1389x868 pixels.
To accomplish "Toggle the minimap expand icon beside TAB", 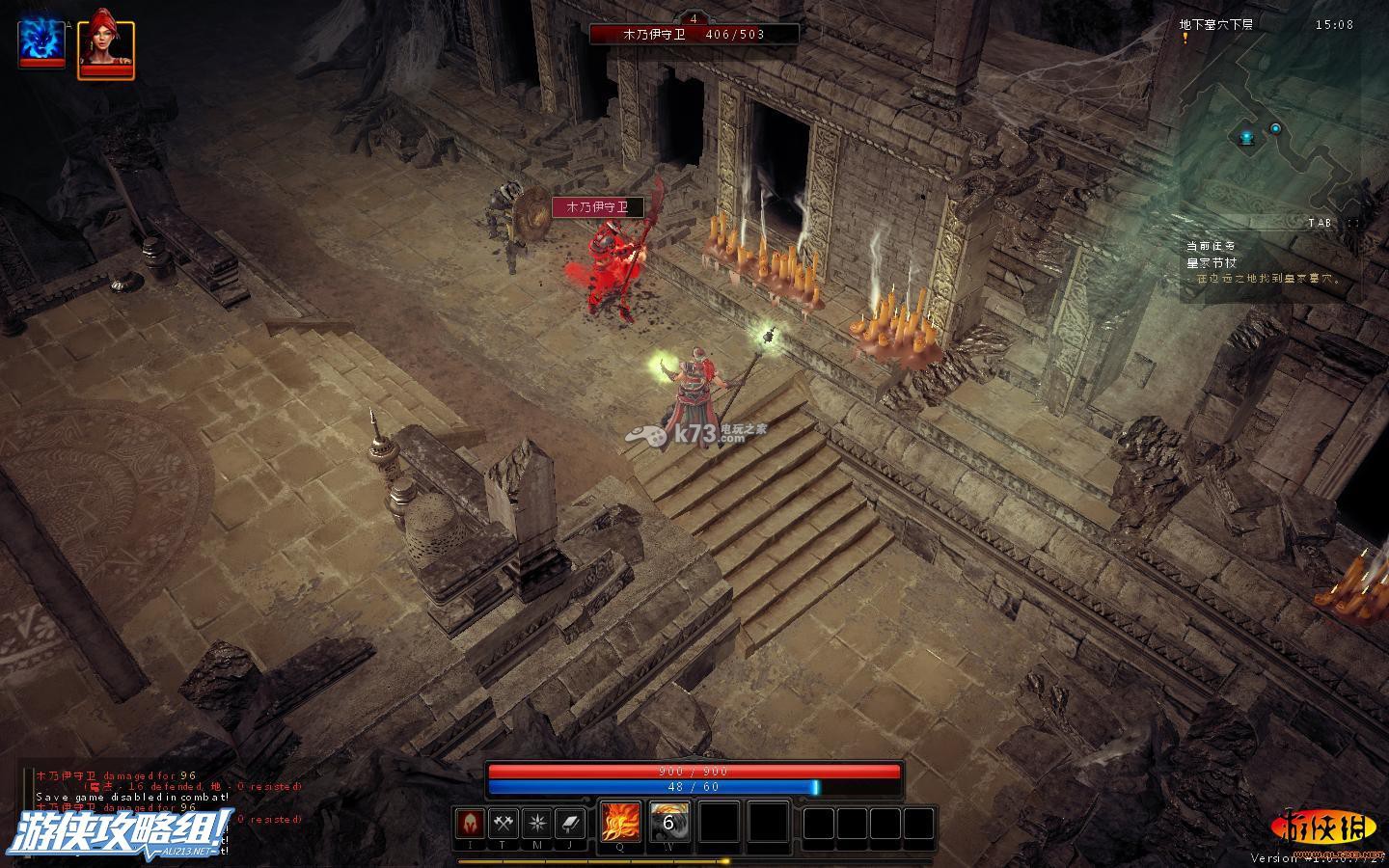I will click(x=1351, y=223).
